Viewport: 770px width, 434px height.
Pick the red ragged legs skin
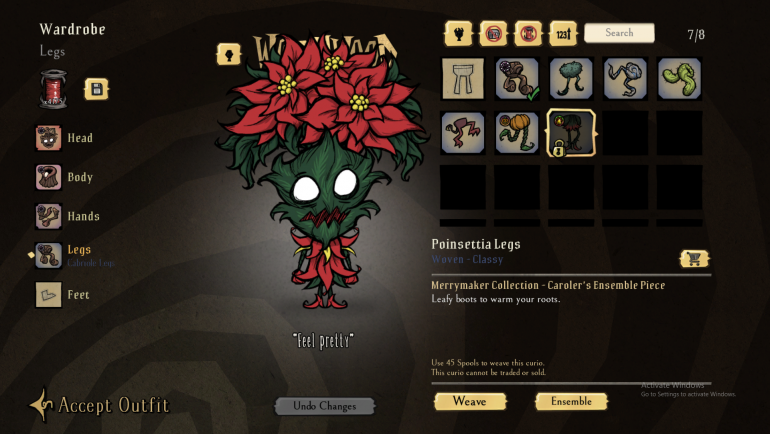tap(463, 132)
